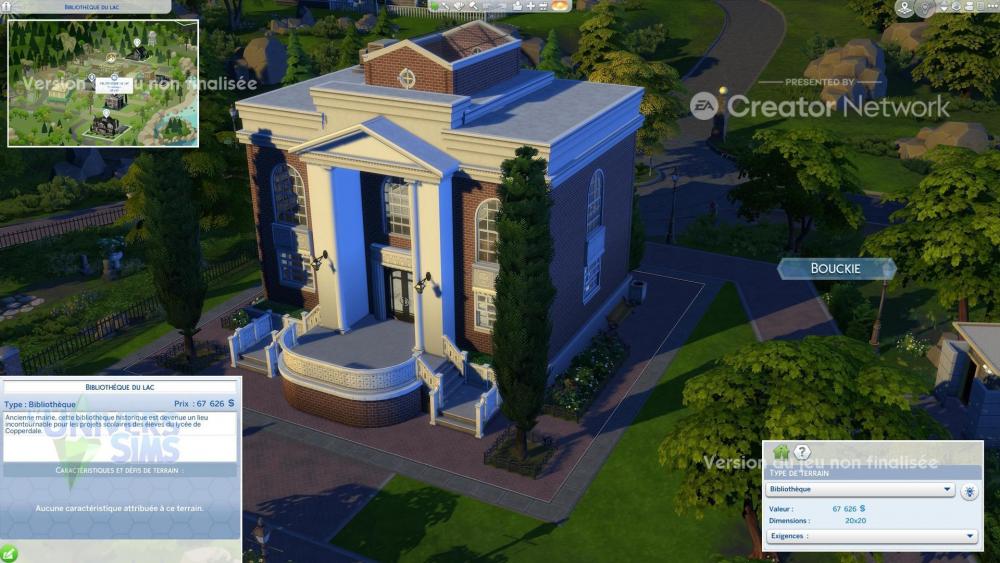Expand the Exigences dropdown

pos(871,536)
